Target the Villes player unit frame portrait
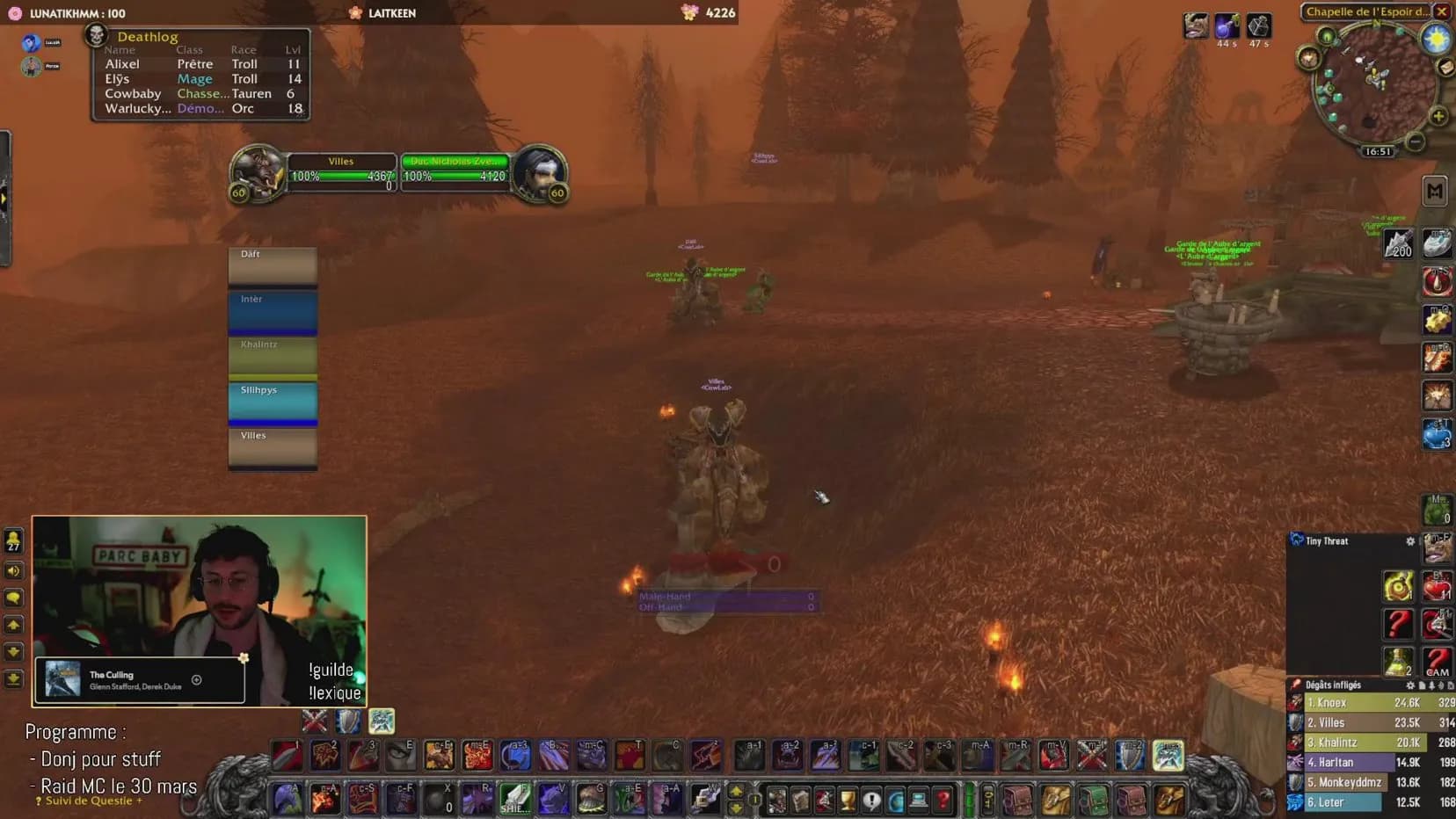Viewport: 1456px width, 819px height. coord(256,170)
